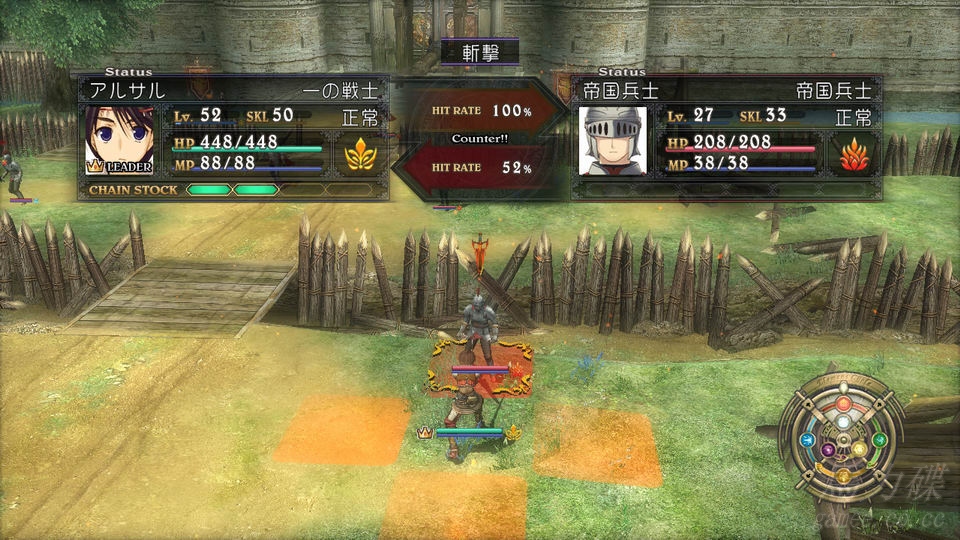
Task: Choose the red orb on the ring
Action: (x=843, y=404)
